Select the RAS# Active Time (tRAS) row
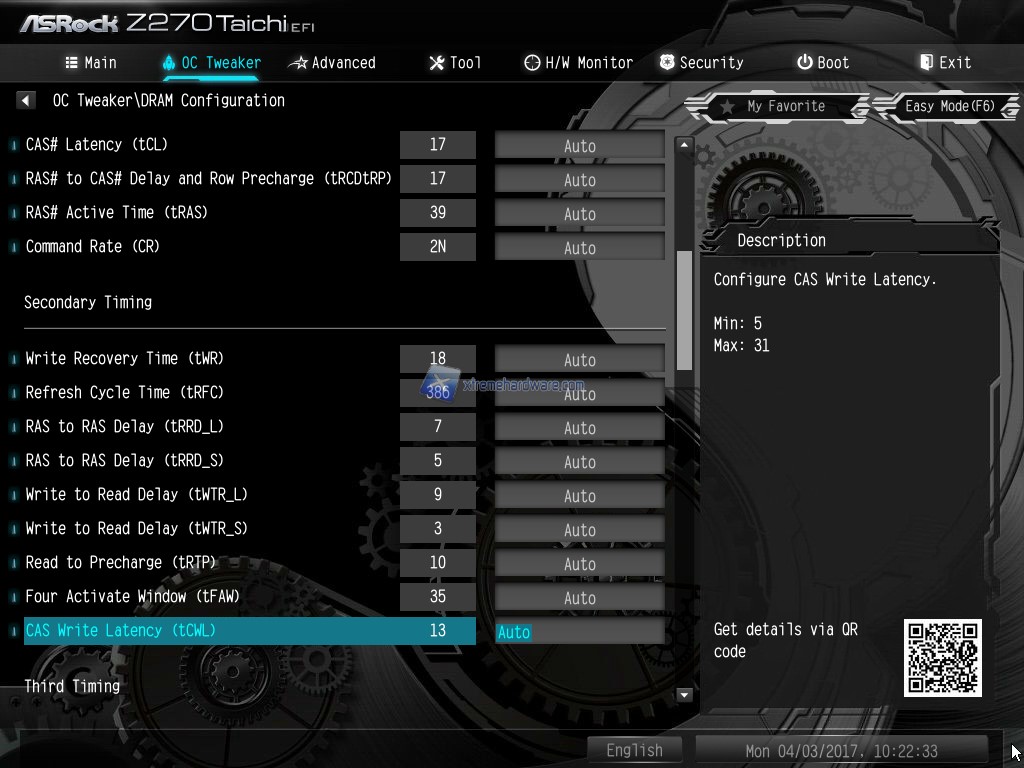The image size is (1024, 768). [117, 213]
